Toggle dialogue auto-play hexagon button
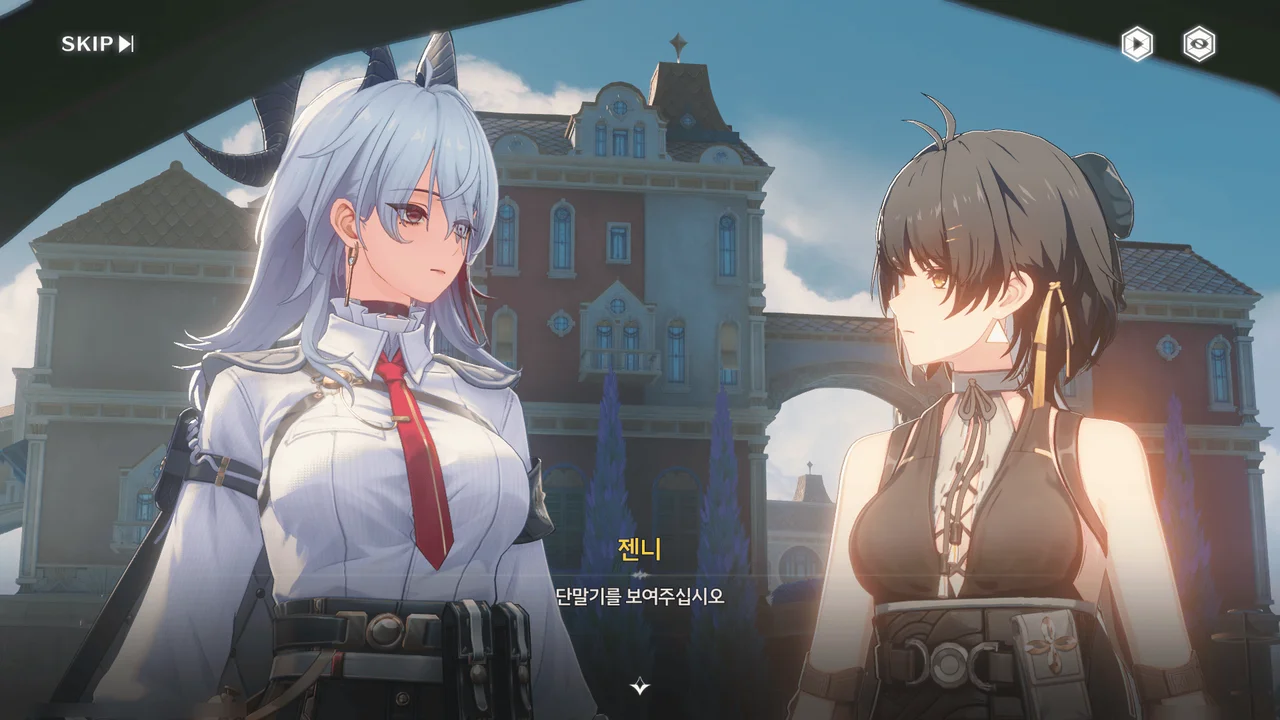1280x720 pixels. point(1136,44)
